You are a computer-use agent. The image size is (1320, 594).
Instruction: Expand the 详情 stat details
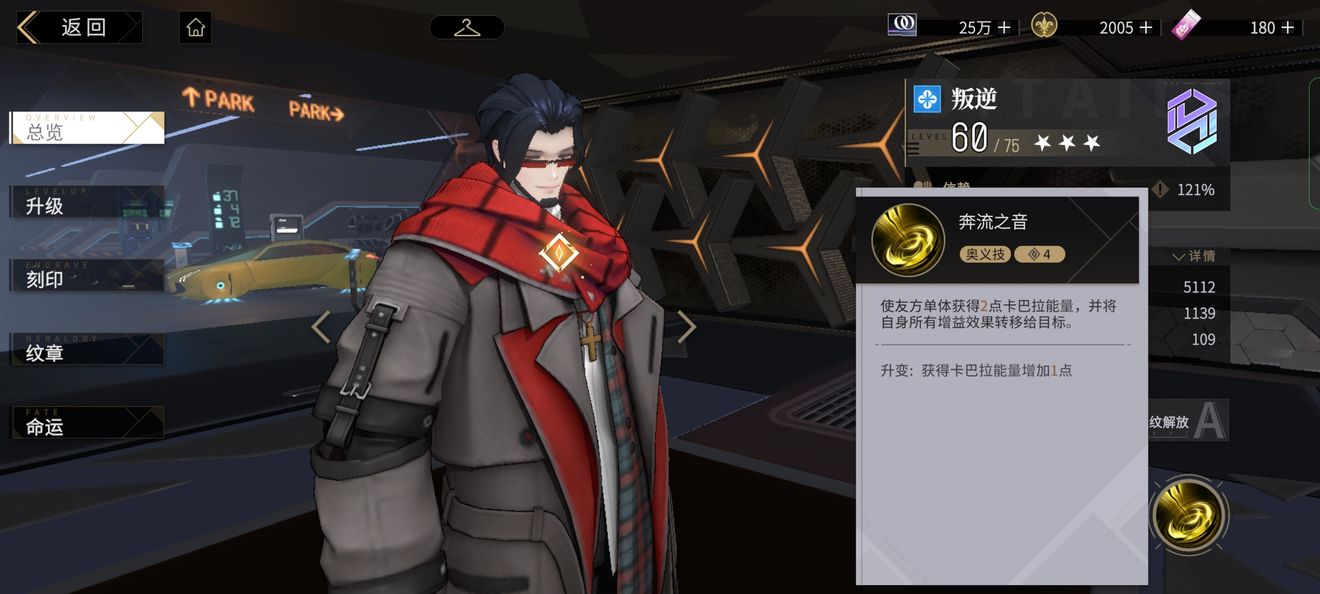[1194, 256]
